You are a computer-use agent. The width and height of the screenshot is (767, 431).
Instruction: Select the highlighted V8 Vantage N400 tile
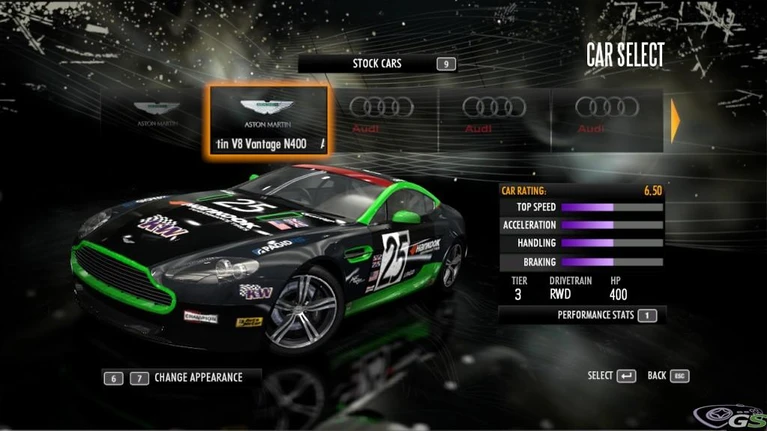coord(267,119)
